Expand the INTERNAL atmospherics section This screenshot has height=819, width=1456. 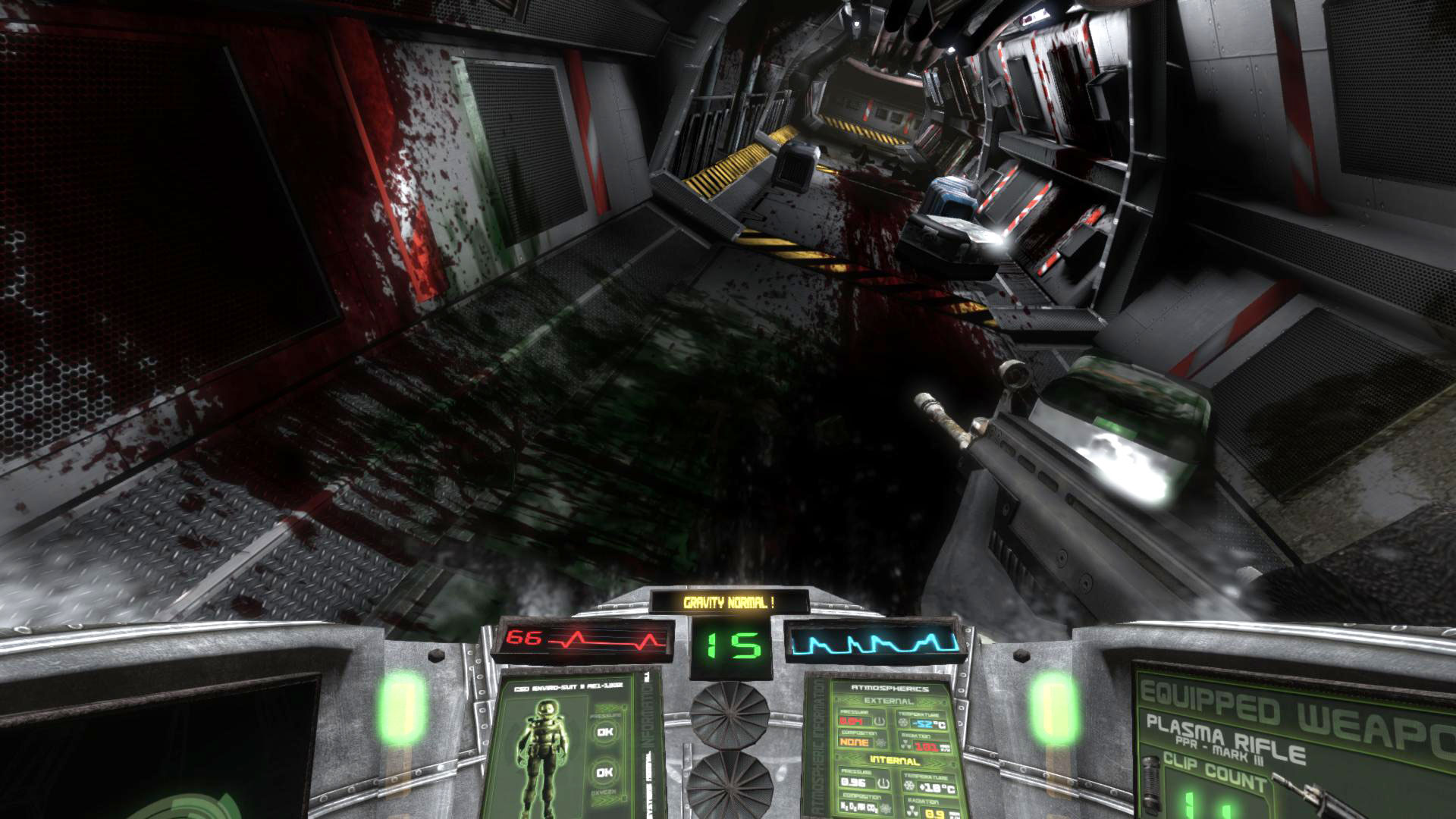coord(893,760)
